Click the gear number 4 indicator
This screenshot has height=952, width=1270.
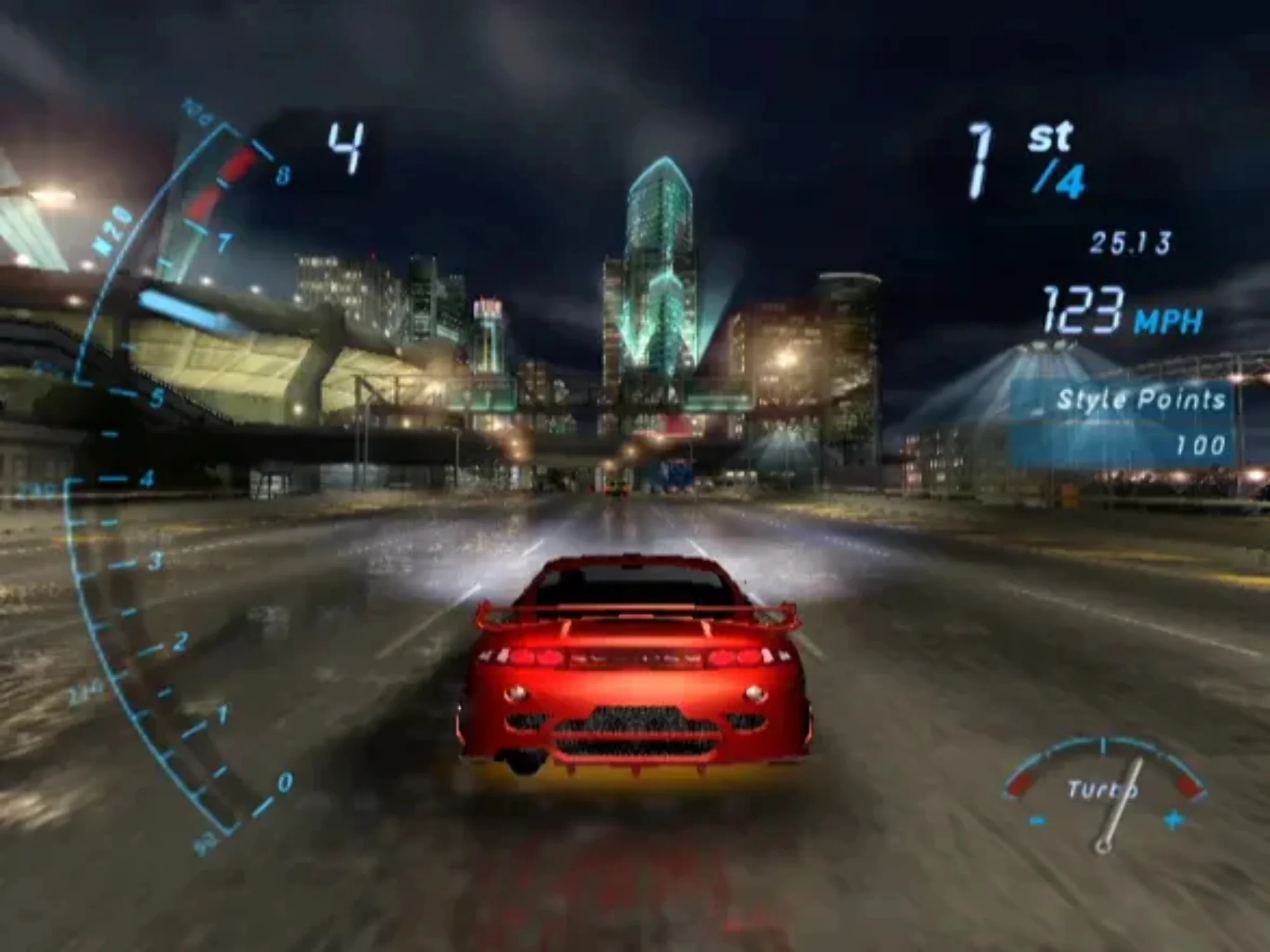pos(348,146)
